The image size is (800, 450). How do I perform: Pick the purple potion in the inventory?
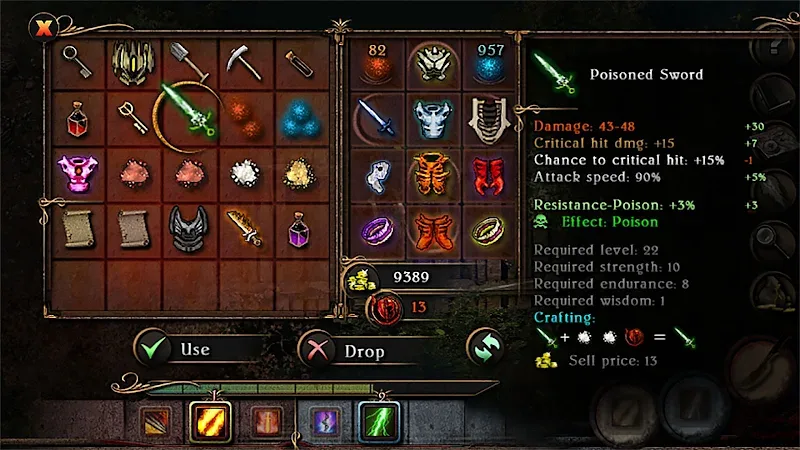(297, 230)
